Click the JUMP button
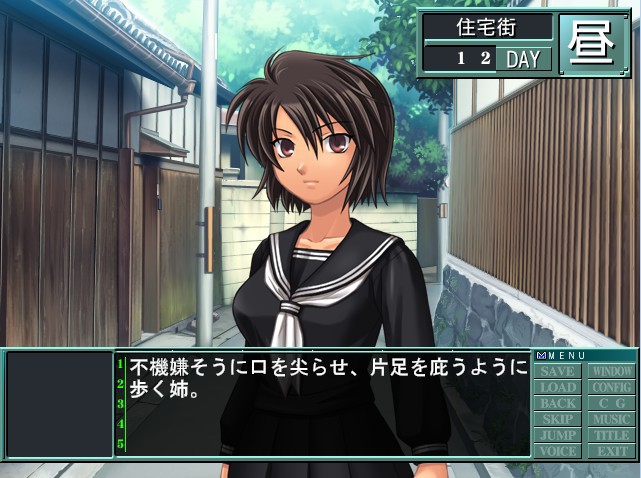 [x=558, y=436]
